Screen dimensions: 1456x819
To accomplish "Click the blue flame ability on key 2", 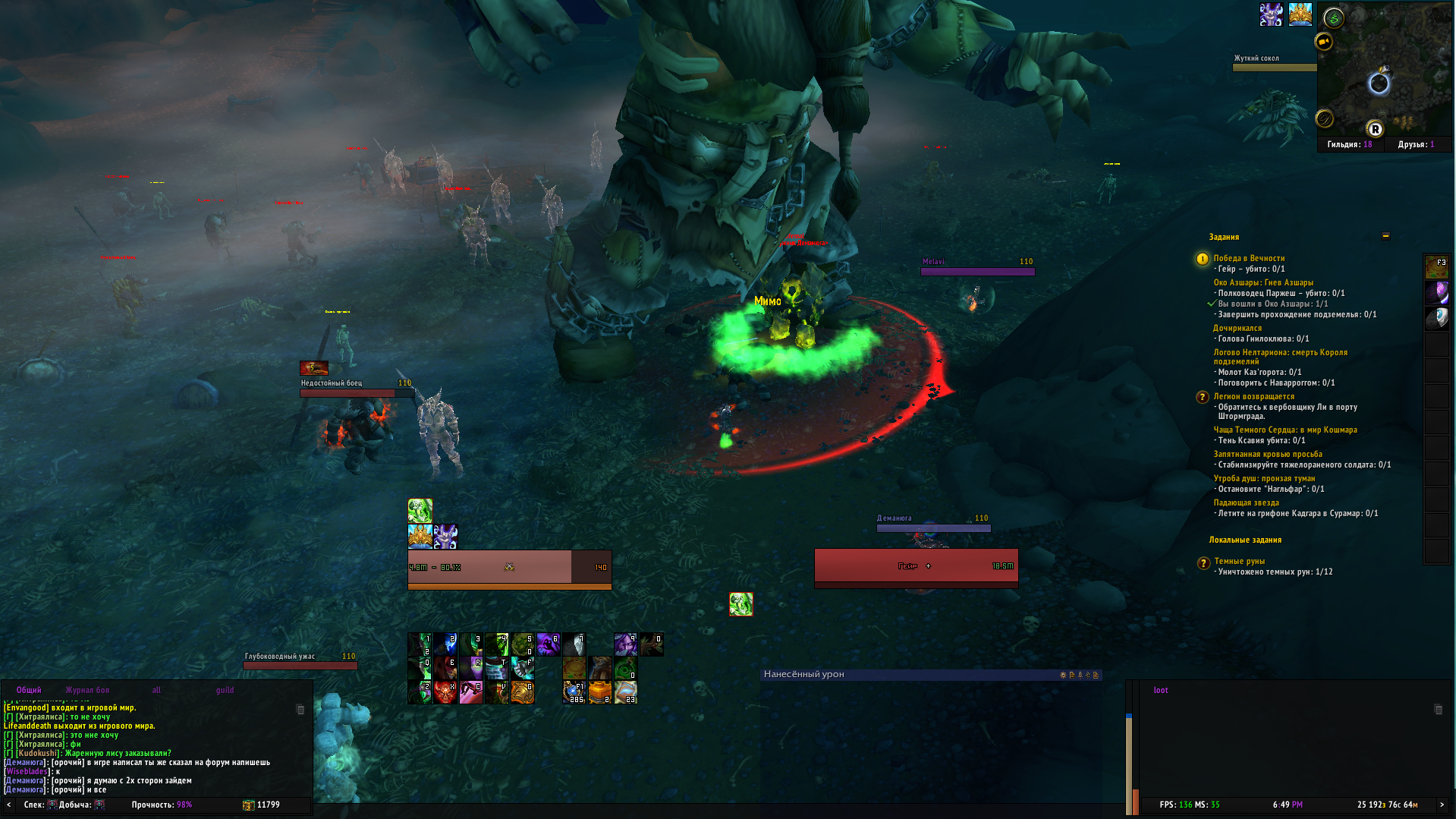I will [x=445, y=644].
